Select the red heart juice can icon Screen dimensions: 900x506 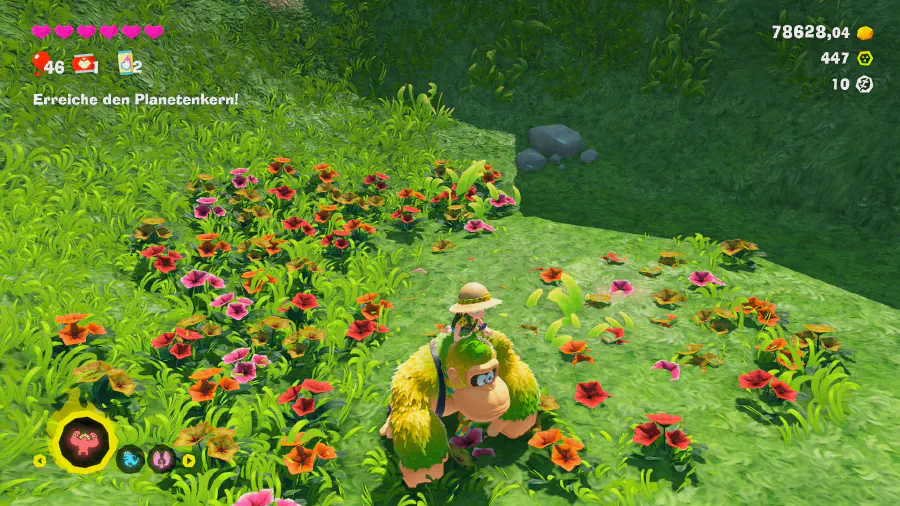(87, 65)
